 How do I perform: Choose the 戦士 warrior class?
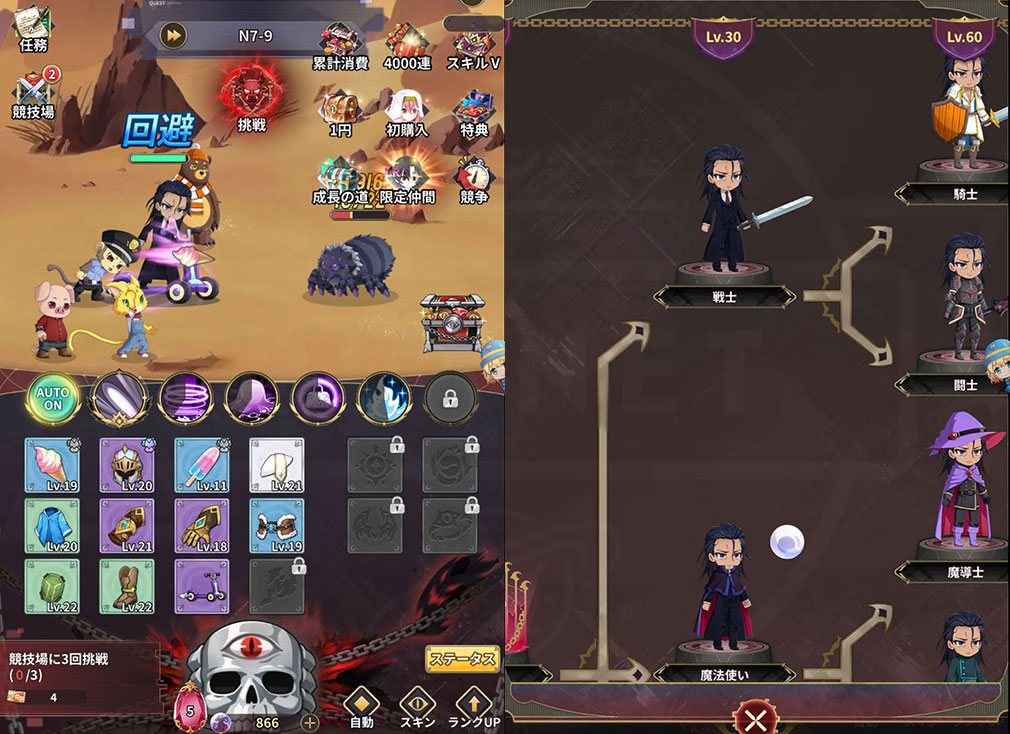click(x=724, y=215)
